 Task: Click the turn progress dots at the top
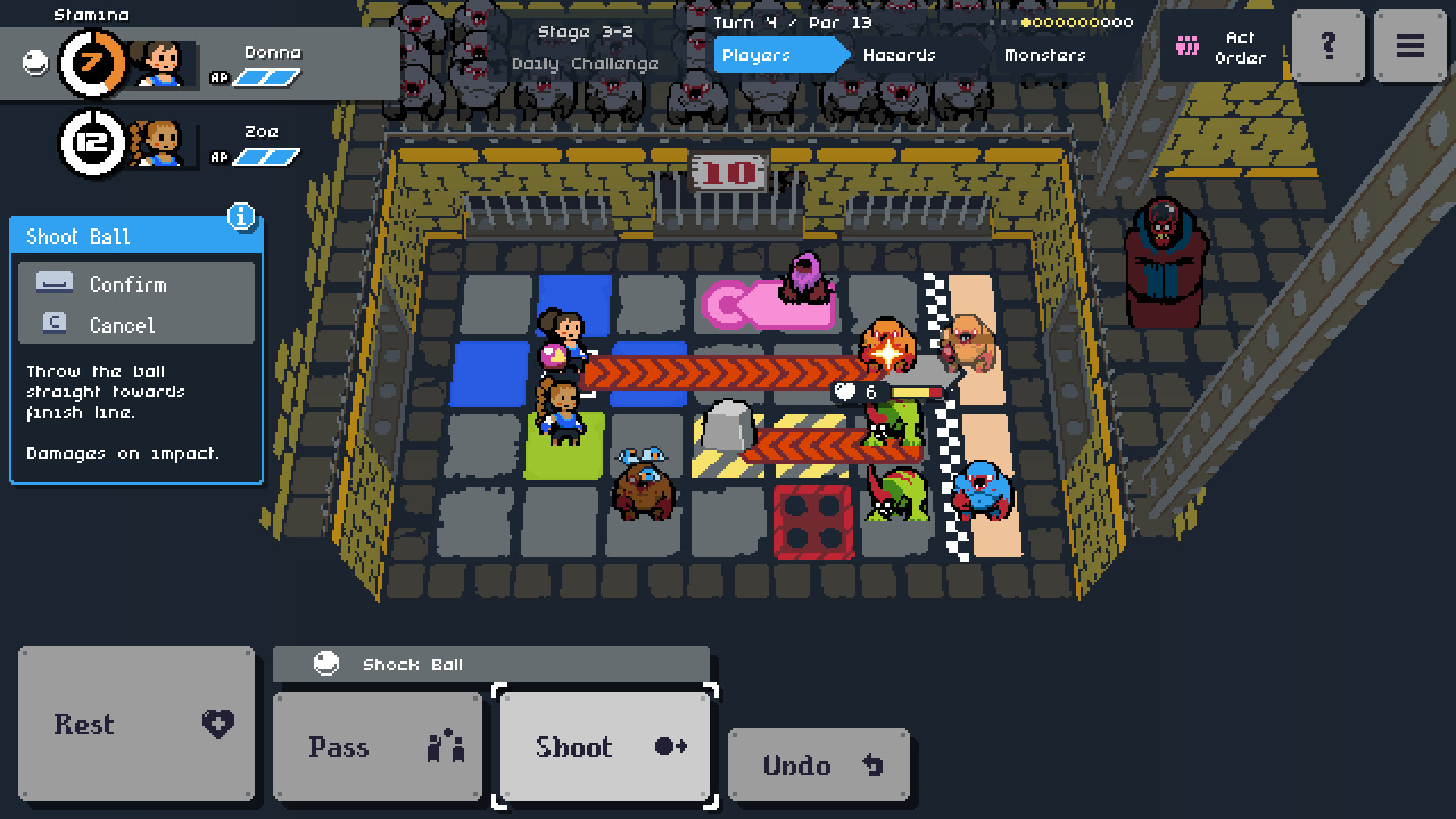1077,22
